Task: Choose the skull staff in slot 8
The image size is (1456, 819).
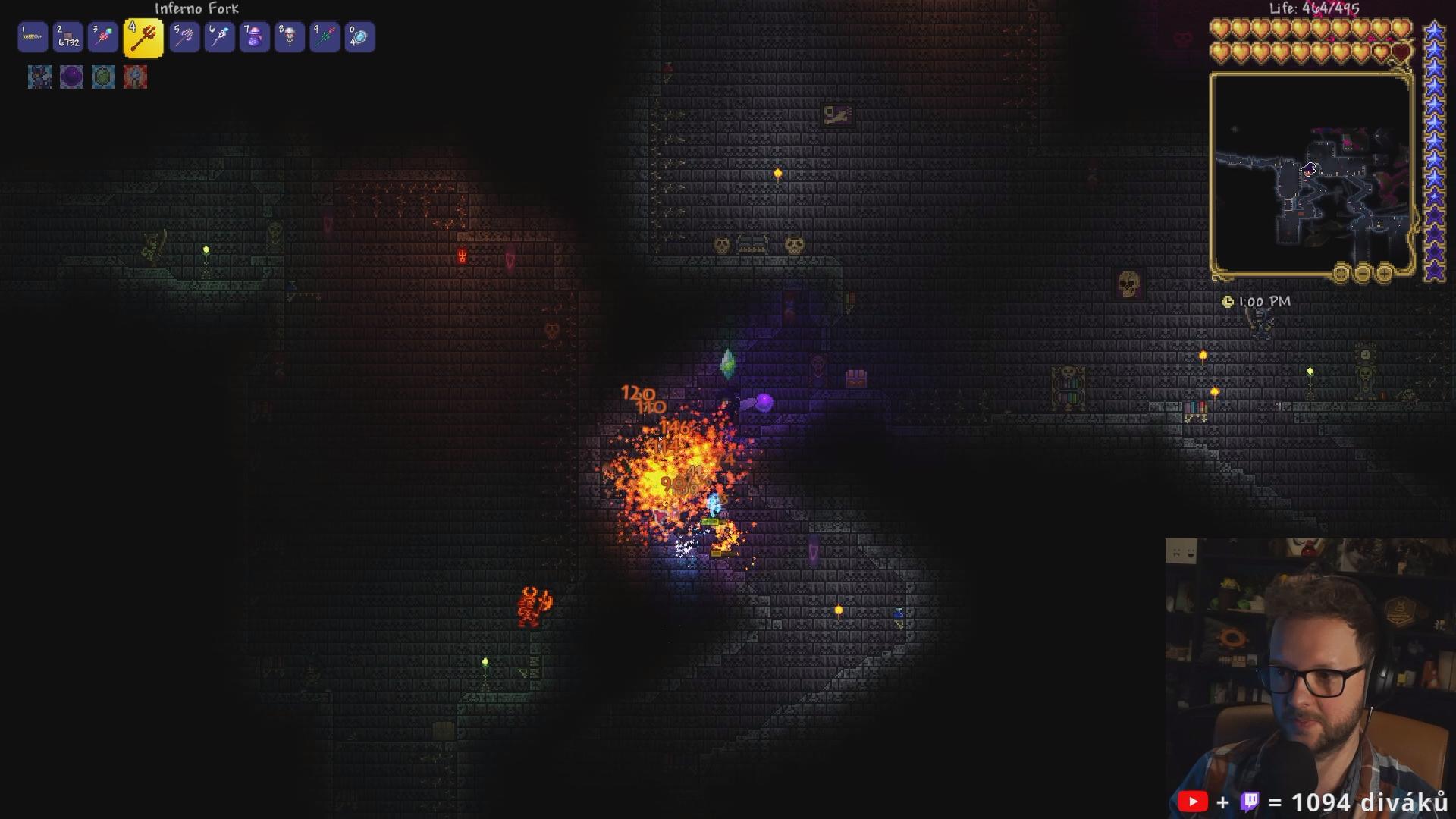Action: point(290,37)
